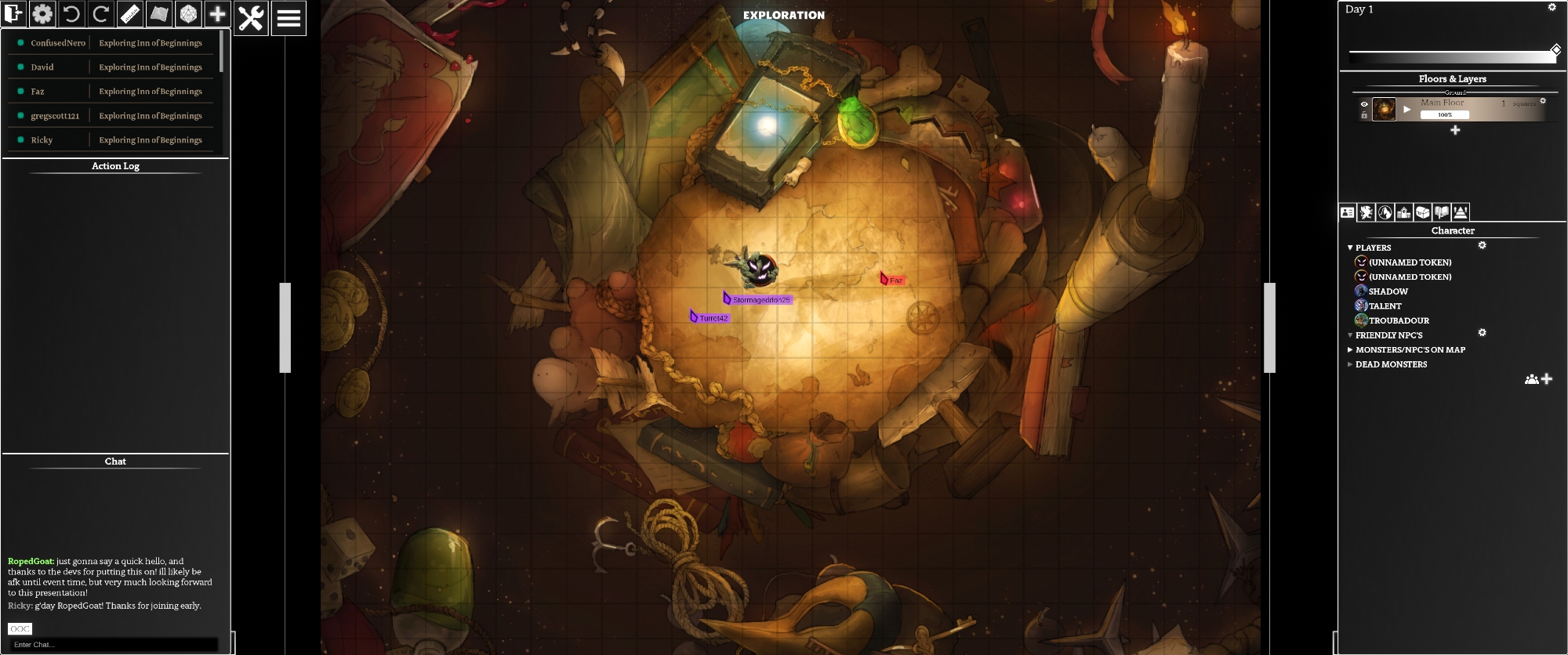
Task: Expand the Monsters/NPC's On Map group
Action: click(x=1350, y=349)
